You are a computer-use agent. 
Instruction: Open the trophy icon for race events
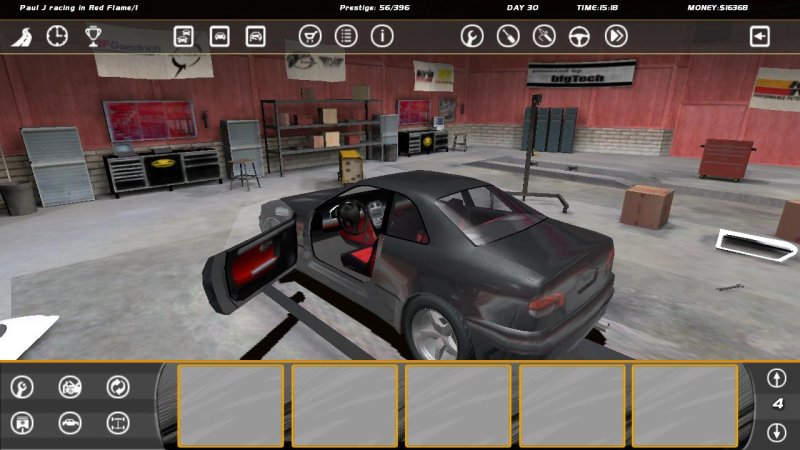(x=93, y=37)
